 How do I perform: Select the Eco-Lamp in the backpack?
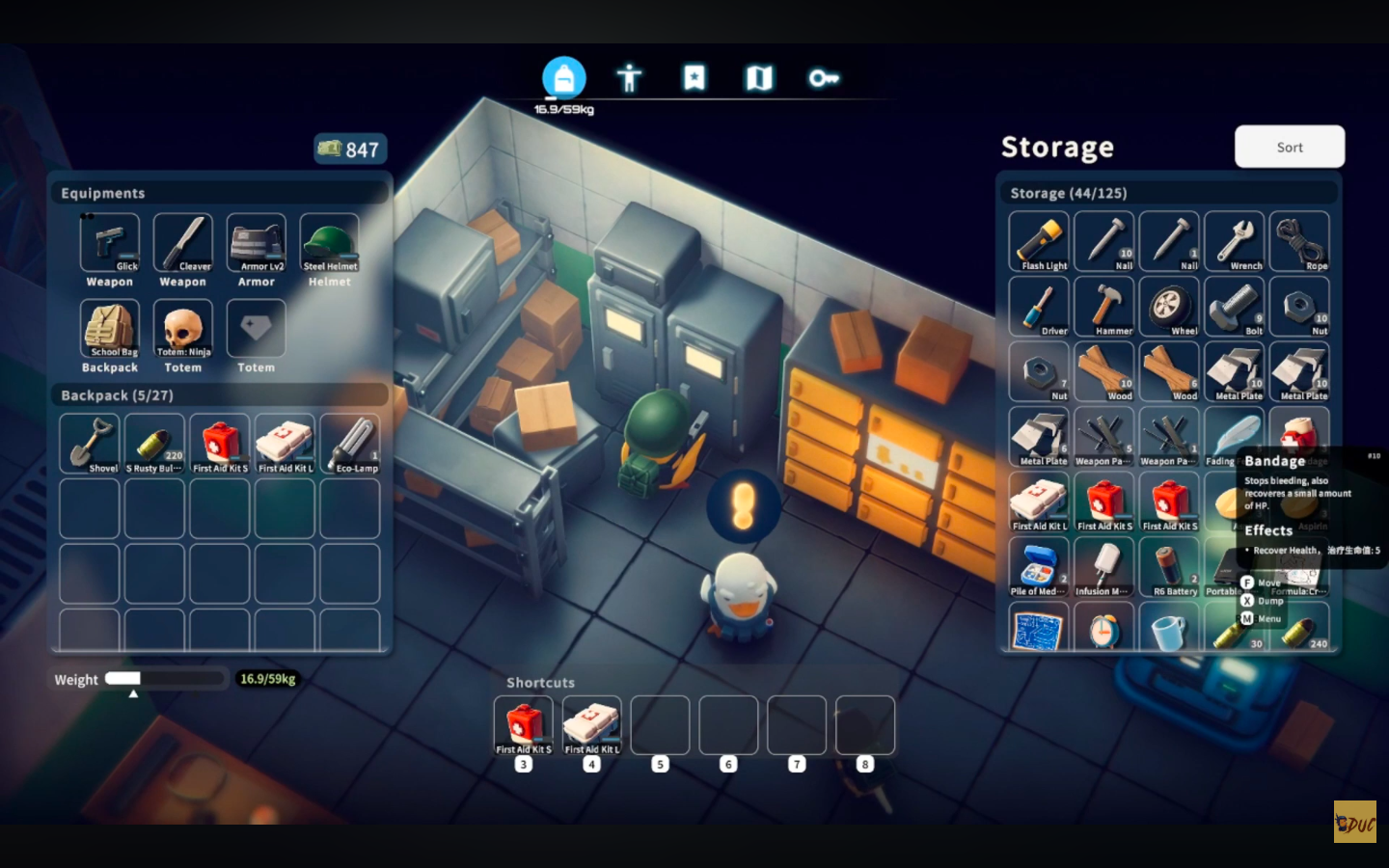pos(350,444)
